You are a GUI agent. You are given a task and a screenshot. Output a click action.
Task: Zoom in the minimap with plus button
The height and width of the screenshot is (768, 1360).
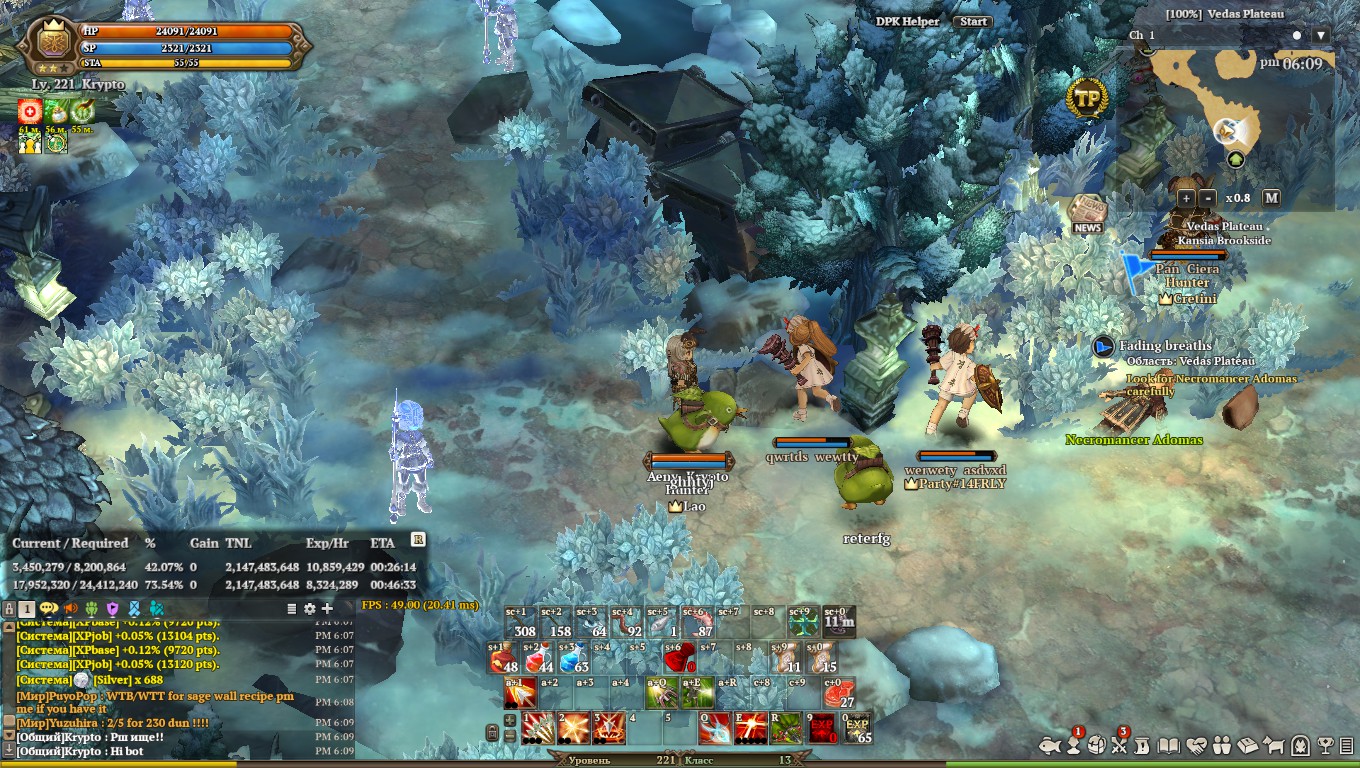pyautogui.click(x=1186, y=198)
